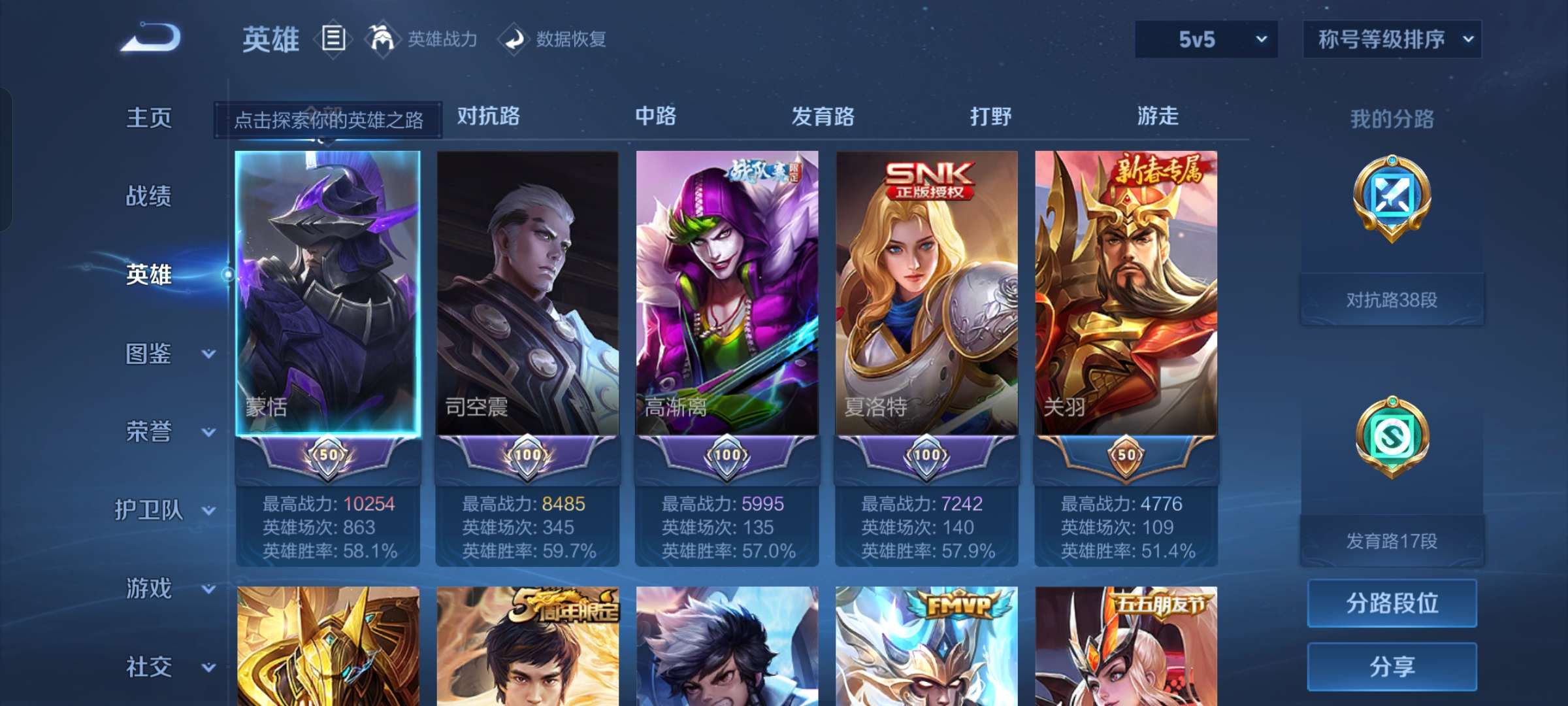This screenshot has height=706, width=1568.
Task: Click the 数据恢复 data recovery icon
Action: (515, 39)
